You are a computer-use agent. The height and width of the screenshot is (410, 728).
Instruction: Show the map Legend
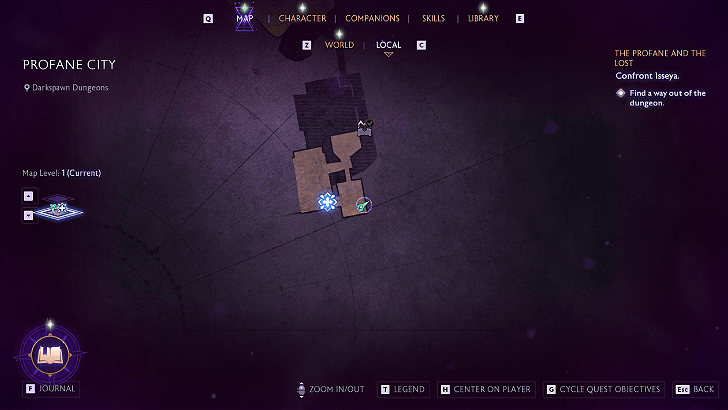click(408, 389)
